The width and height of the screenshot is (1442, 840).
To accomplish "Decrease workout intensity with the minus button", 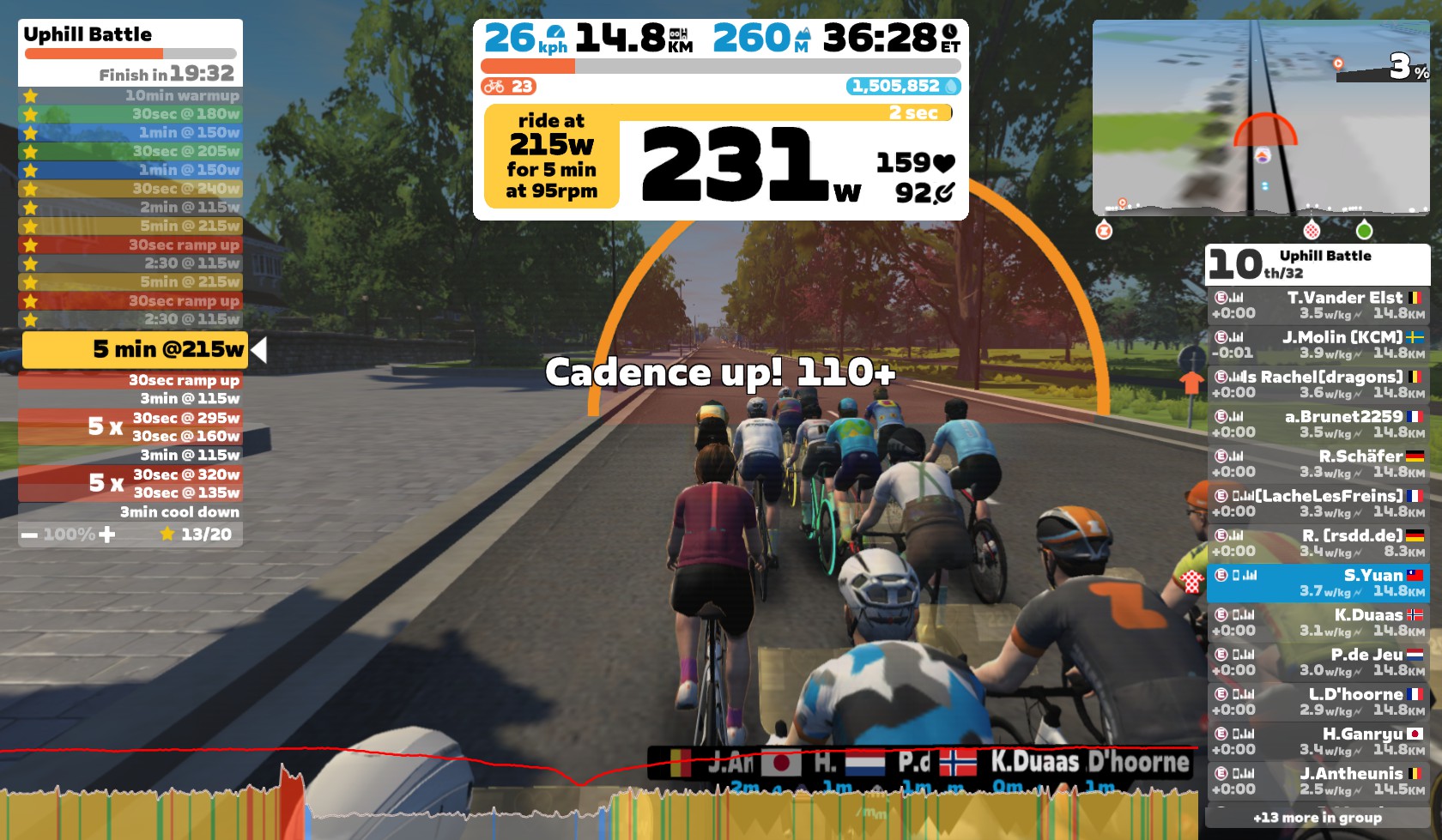I will [x=30, y=535].
